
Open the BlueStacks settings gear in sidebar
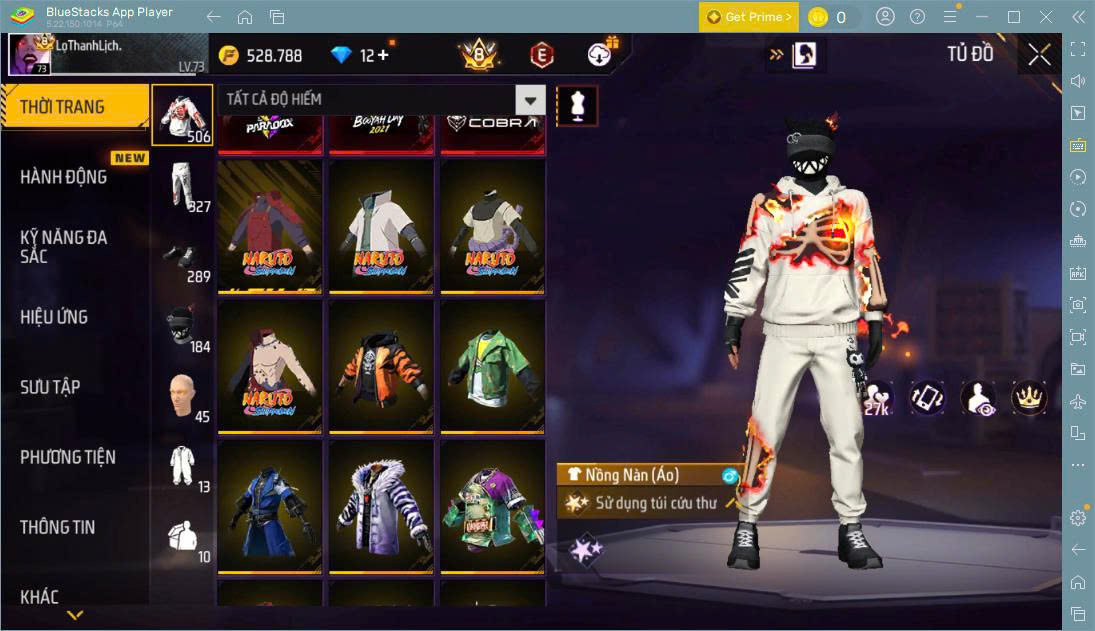point(1077,517)
